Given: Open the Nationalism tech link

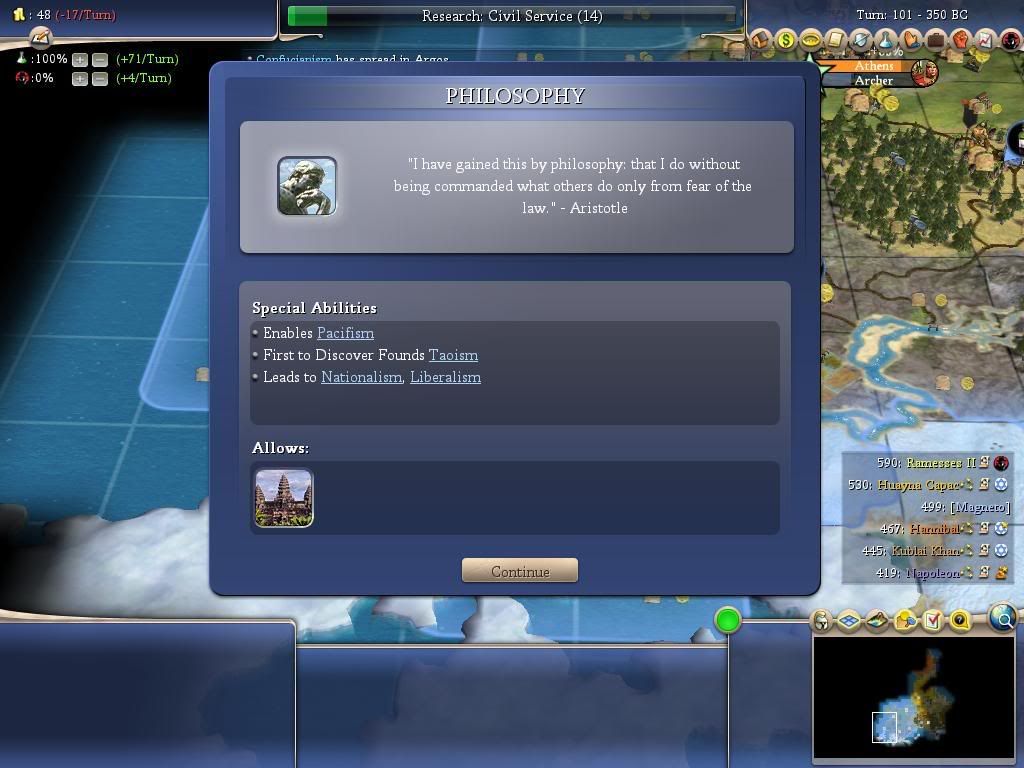Looking at the screenshot, I should point(361,377).
